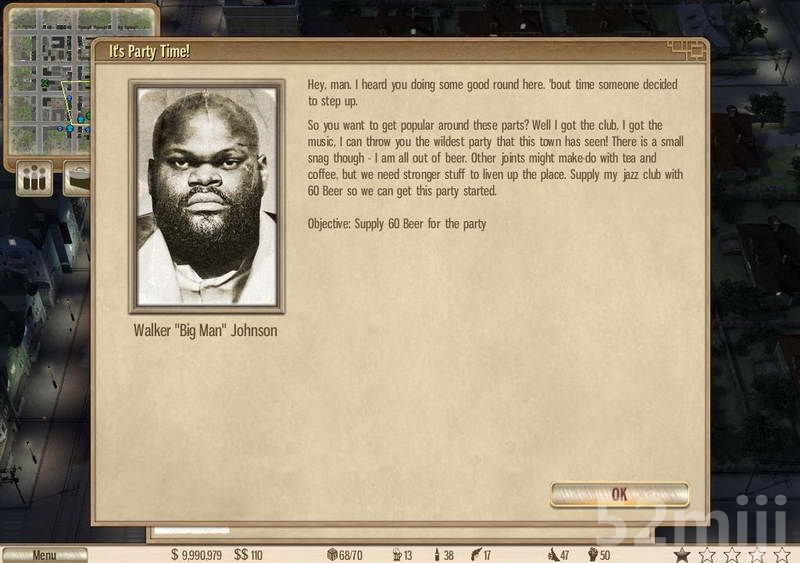
Task: Click the city minimap
Action: pyautogui.click(x=48, y=80)
